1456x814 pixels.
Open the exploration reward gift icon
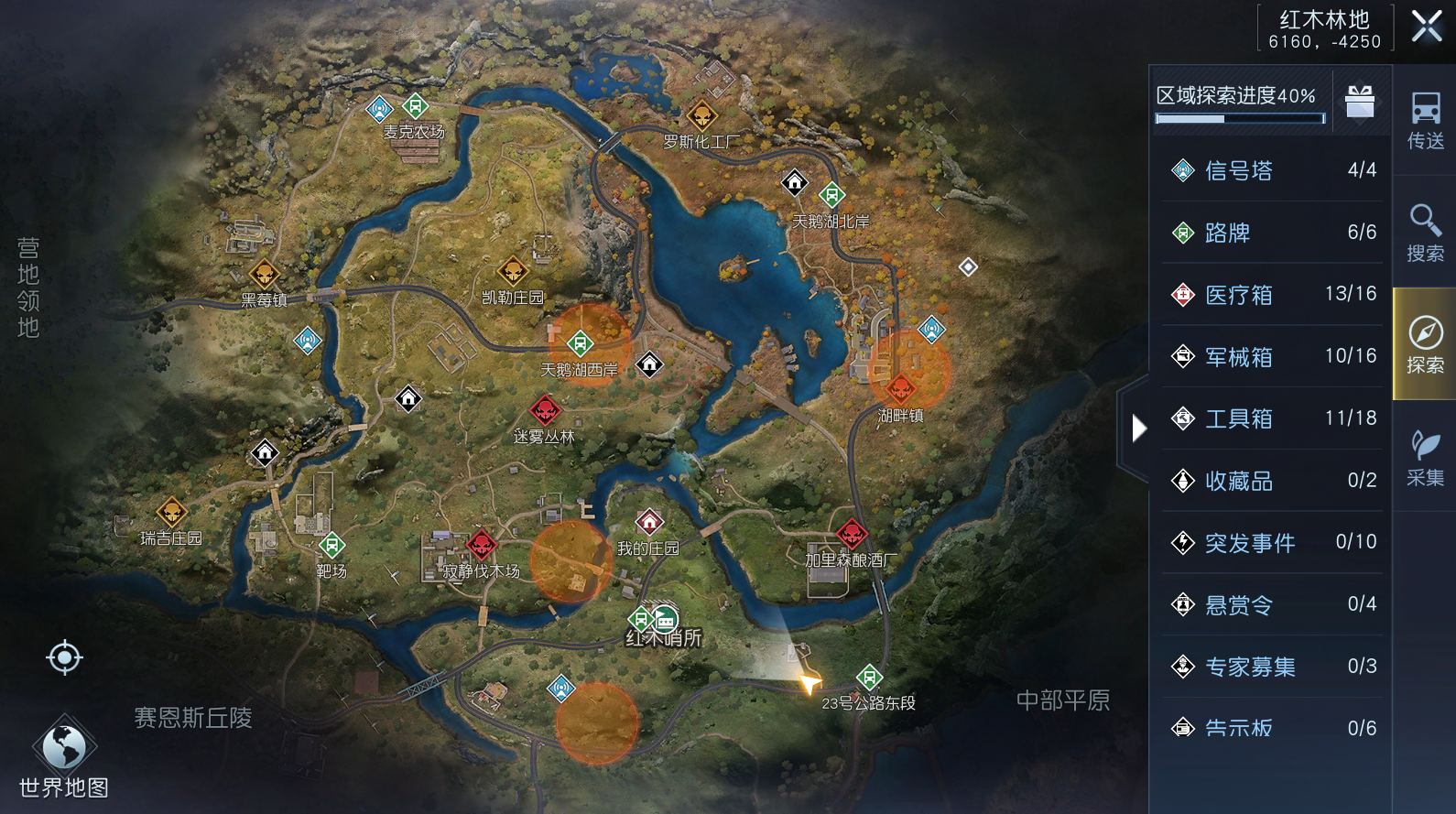[1361, 102]
